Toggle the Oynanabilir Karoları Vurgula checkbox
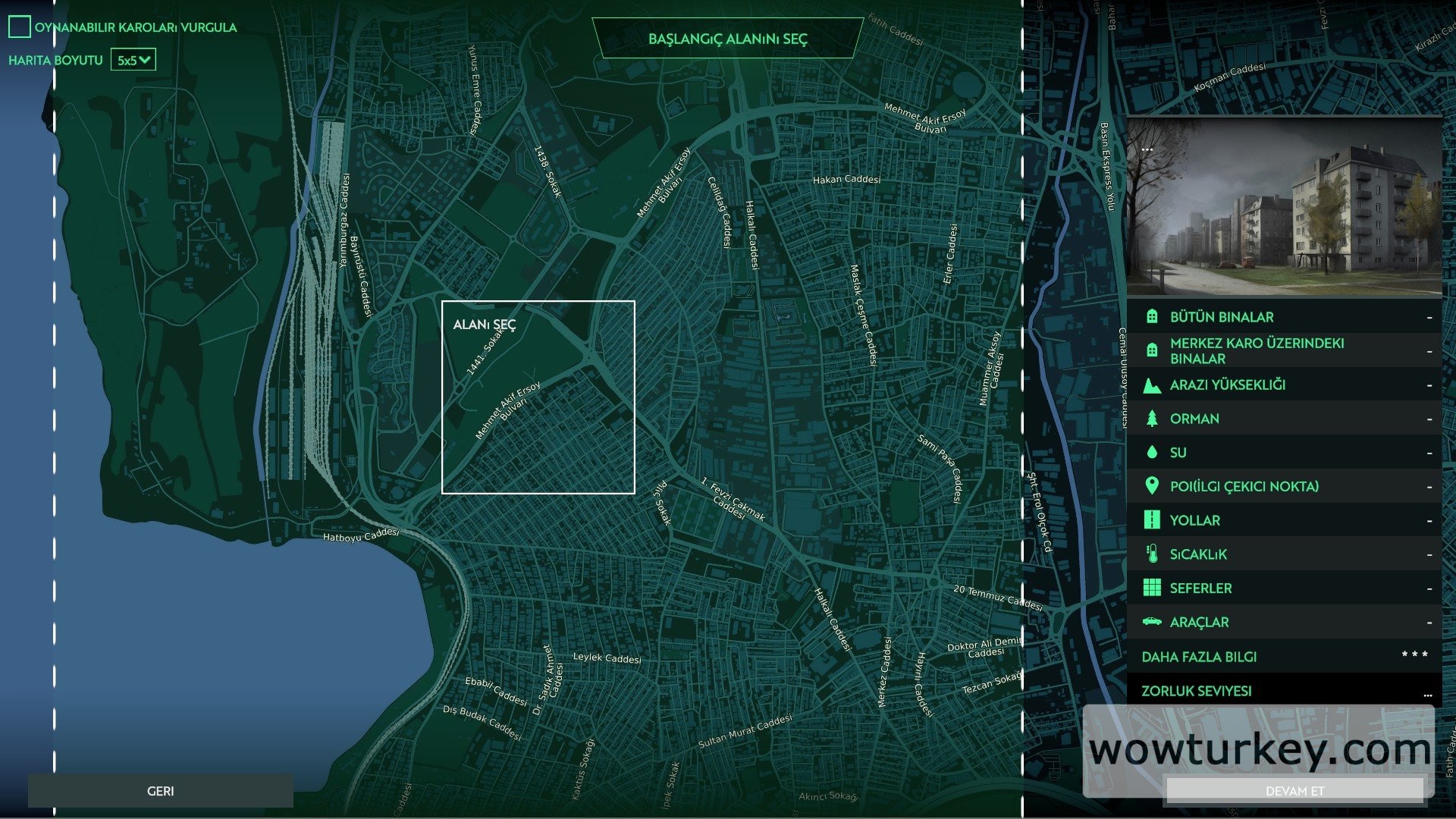 pyautogui.click(x=20, y=27)
